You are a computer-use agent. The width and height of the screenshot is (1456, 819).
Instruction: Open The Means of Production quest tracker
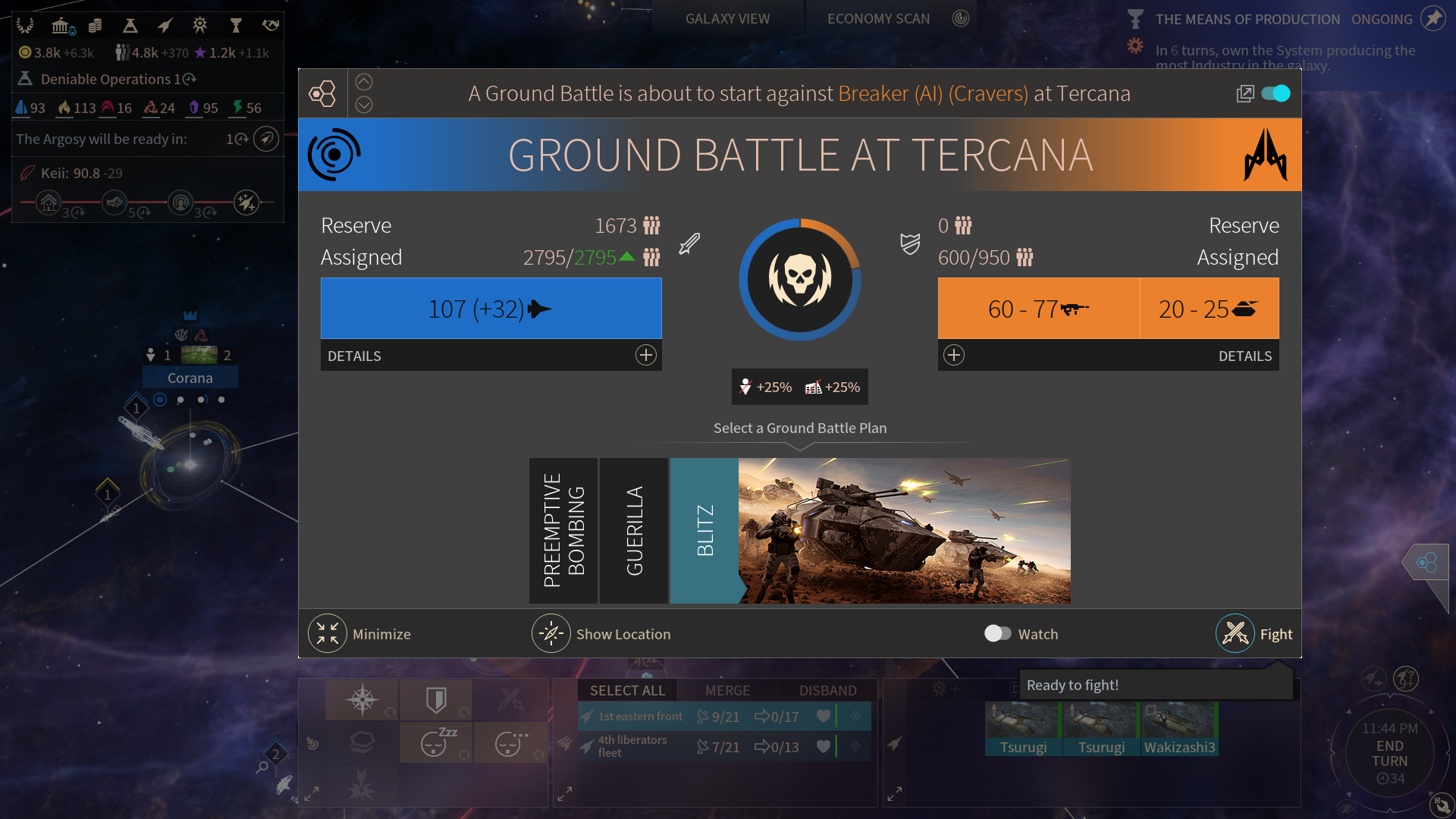click(x=1247, y=20)
